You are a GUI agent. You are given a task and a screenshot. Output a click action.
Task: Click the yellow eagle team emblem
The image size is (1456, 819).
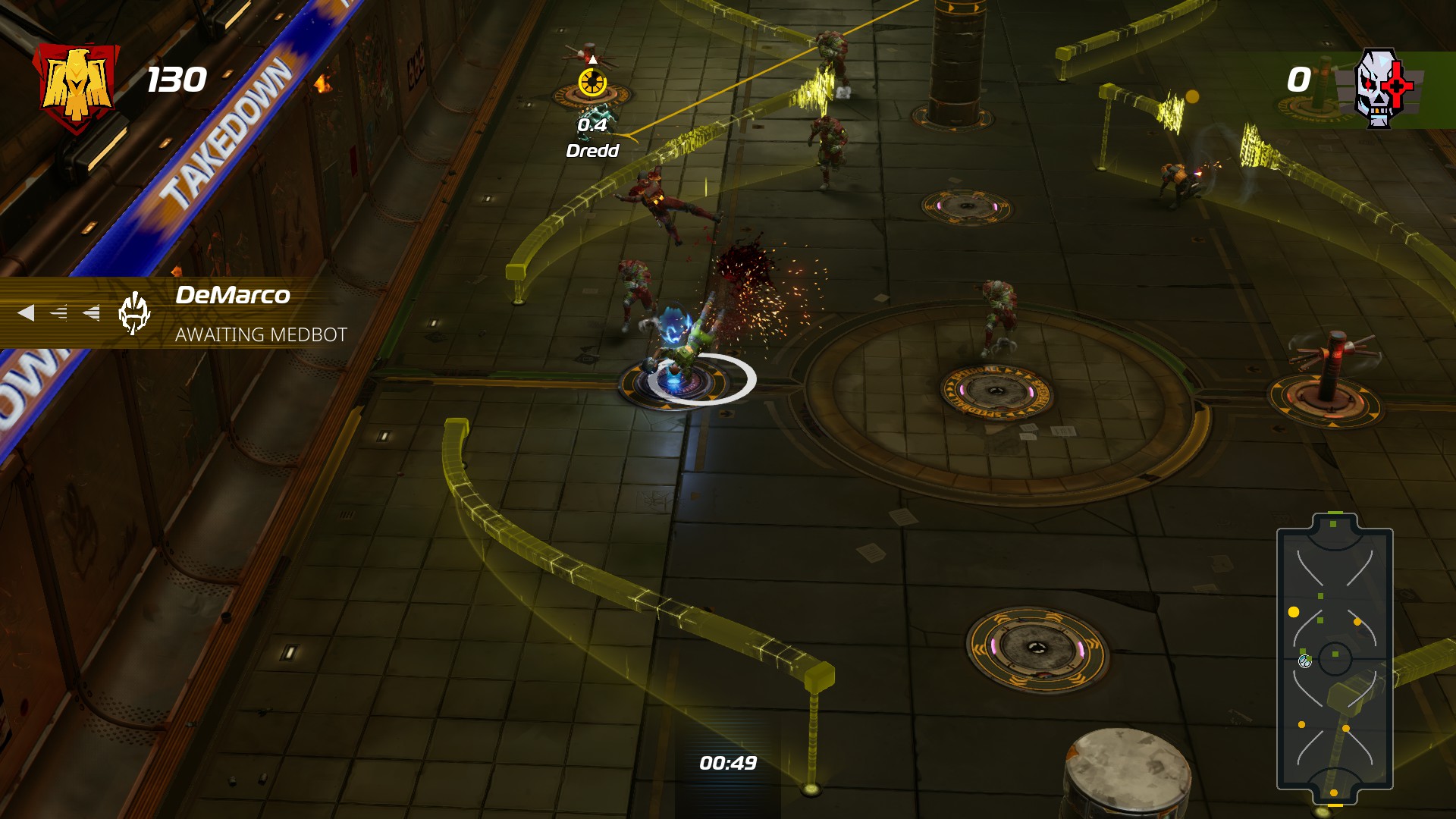[76, 87]
